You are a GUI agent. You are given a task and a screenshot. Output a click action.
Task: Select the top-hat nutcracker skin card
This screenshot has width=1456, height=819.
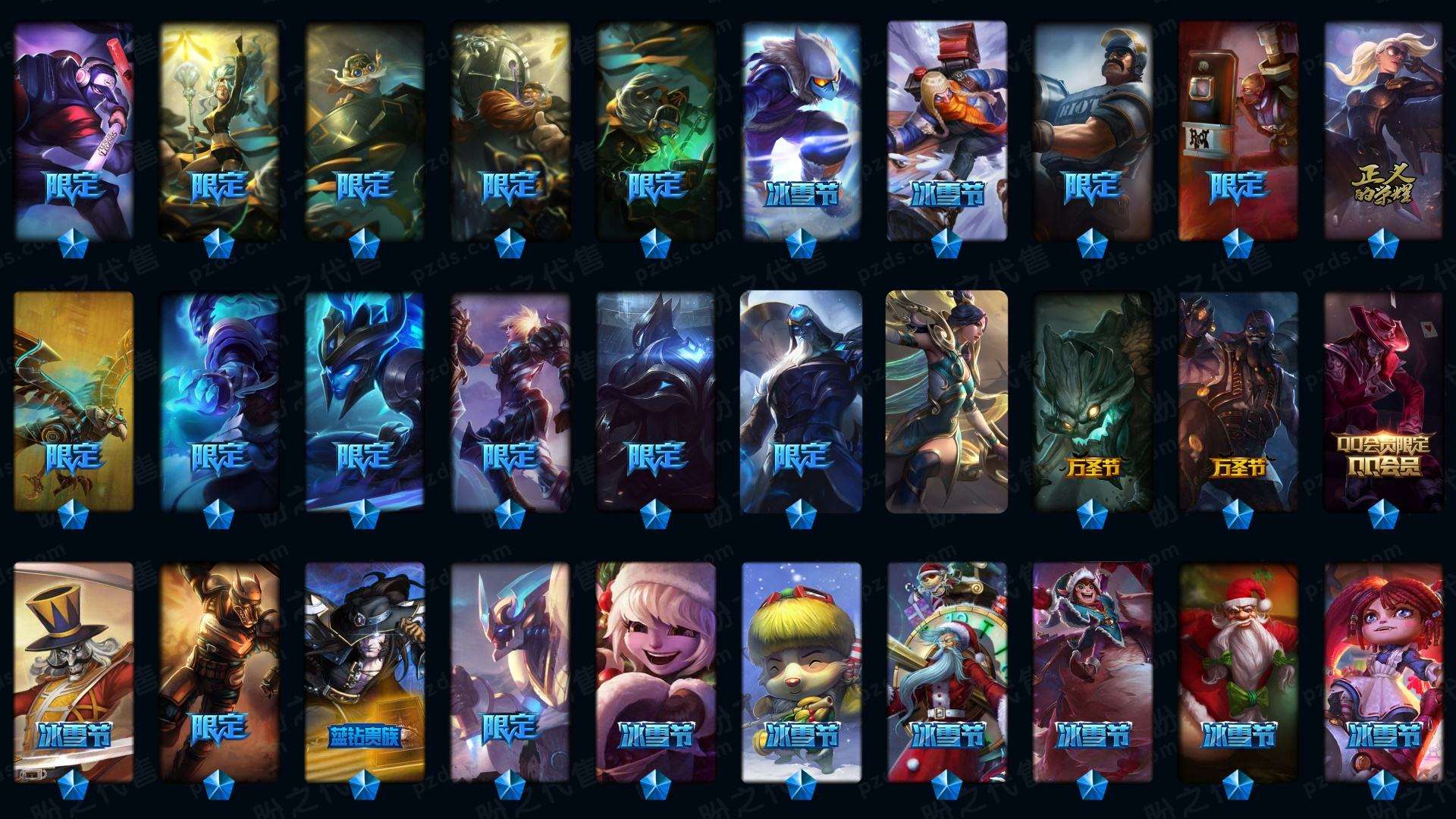pyautogui.click(x=74, y=672)
